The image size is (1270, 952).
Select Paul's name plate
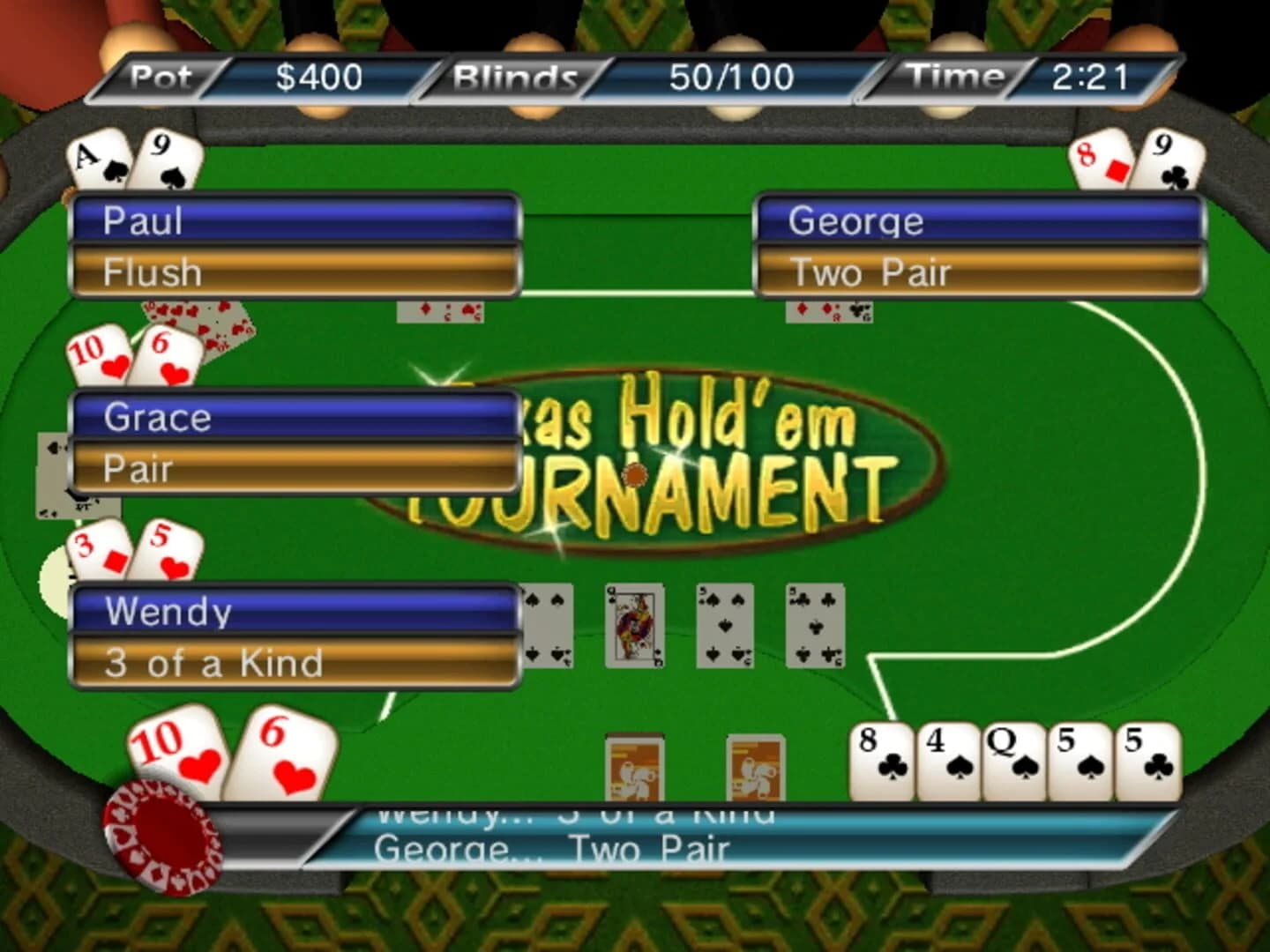[295, 220]
